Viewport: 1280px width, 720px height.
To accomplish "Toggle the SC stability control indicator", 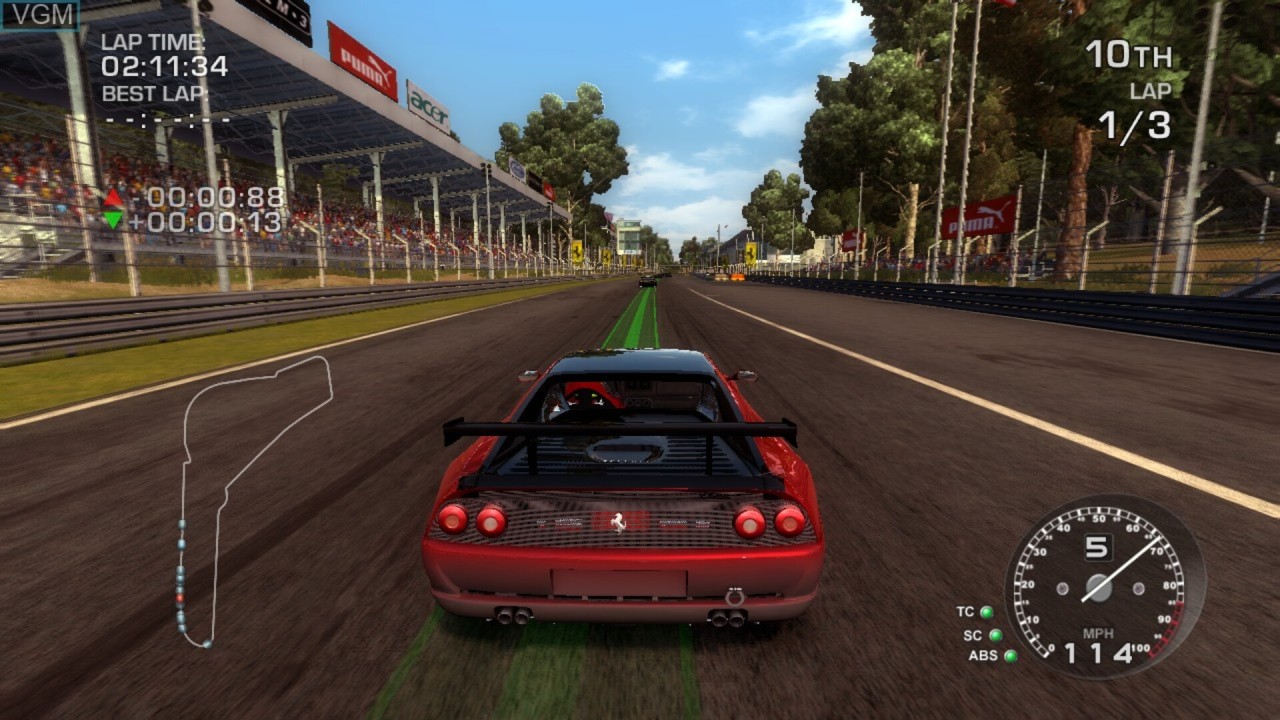I will click(x=995, y=635).
